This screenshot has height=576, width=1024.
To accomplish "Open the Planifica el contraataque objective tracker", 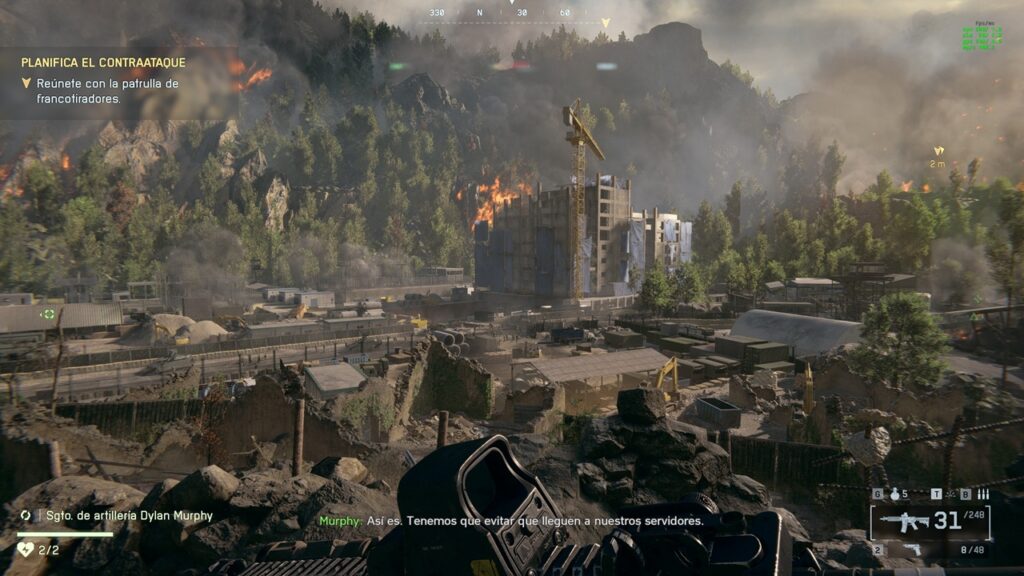I will (103, 62).
